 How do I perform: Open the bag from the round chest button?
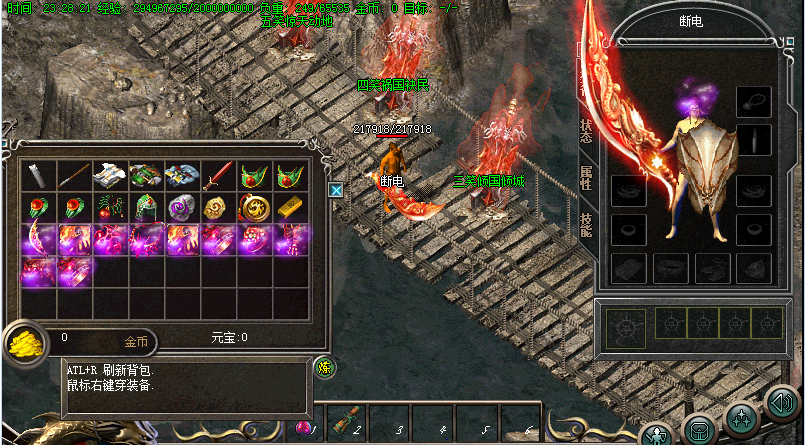click(699, 430)
